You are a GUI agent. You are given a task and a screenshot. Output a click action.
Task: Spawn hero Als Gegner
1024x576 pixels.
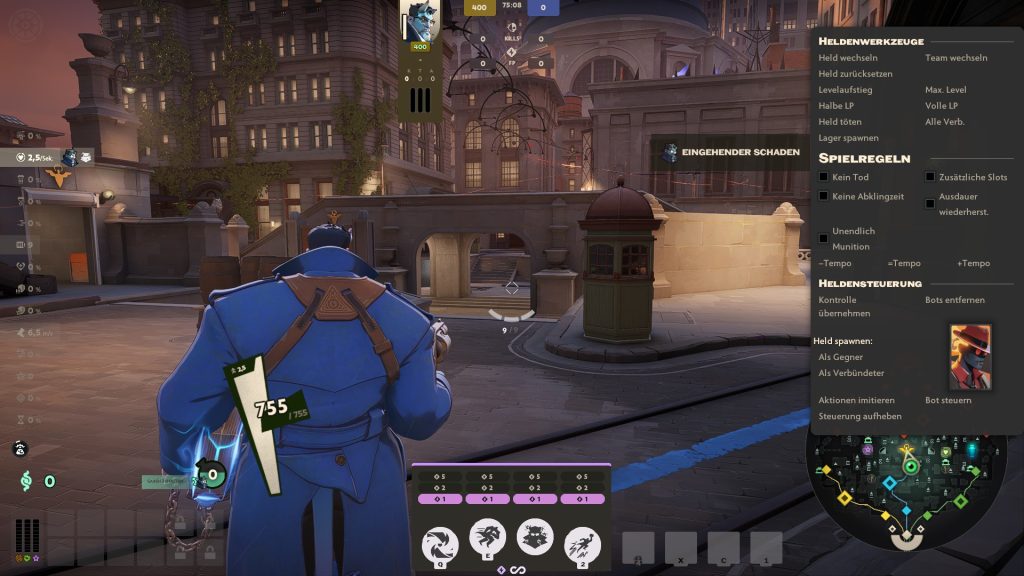pos(839,357)
